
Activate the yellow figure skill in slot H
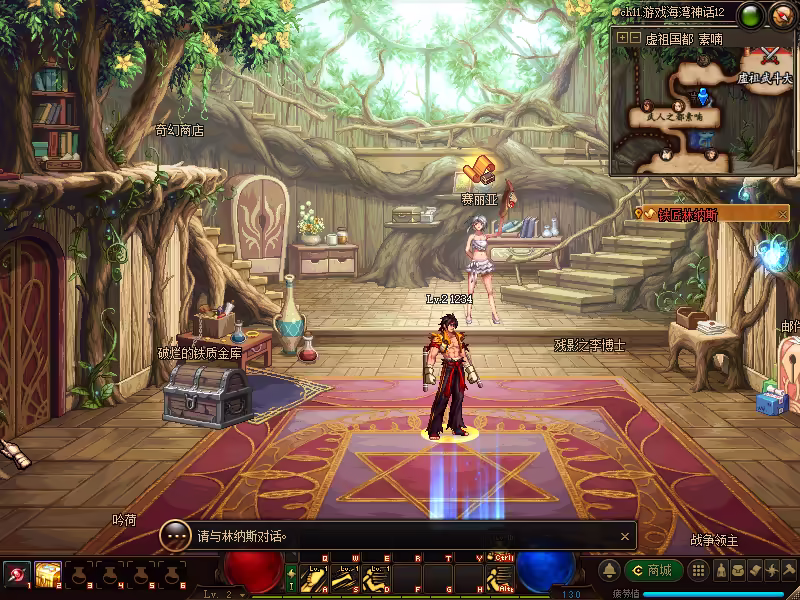click(499, 578)
